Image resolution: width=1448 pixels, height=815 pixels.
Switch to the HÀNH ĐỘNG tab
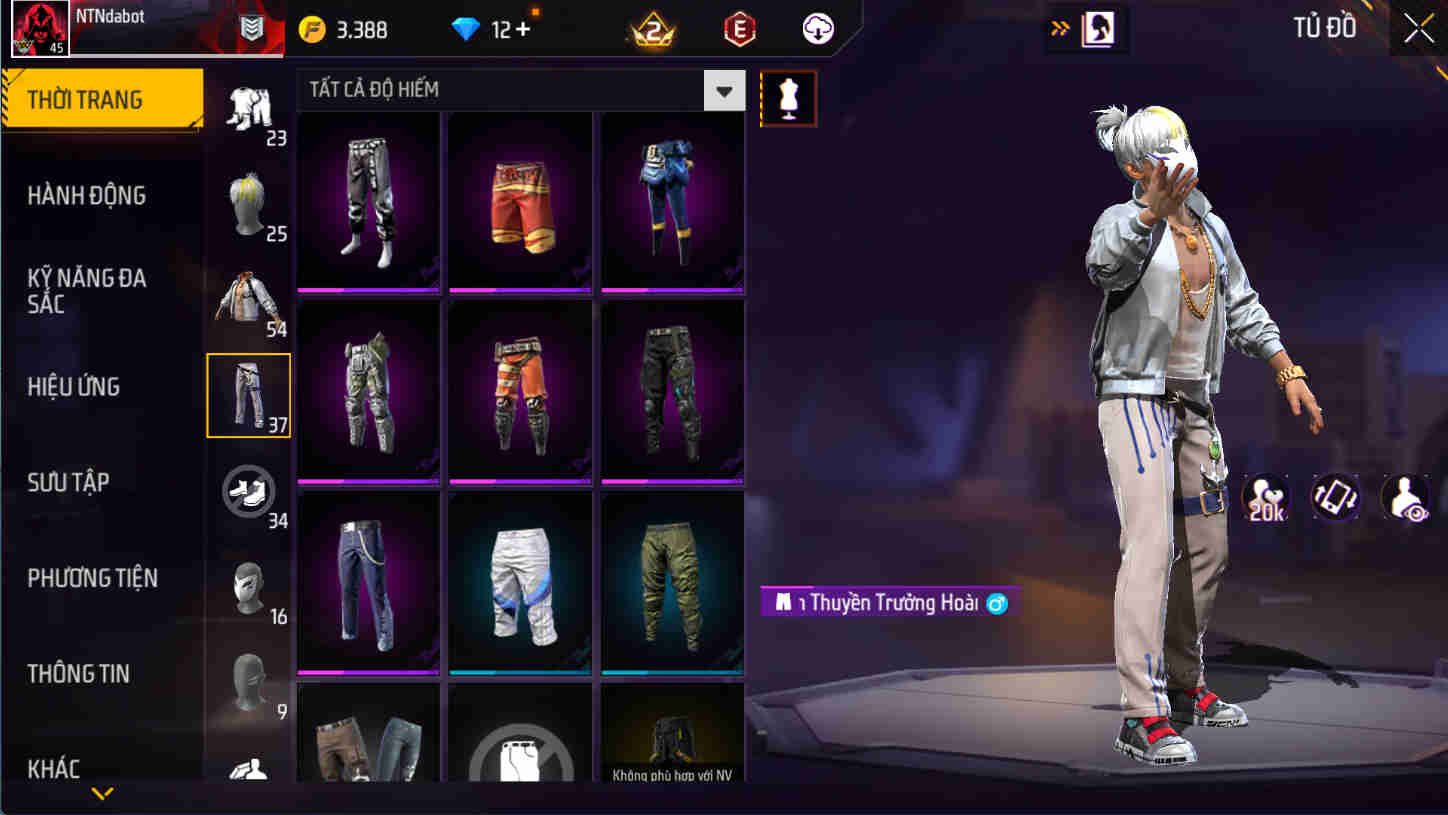(87, 196)
